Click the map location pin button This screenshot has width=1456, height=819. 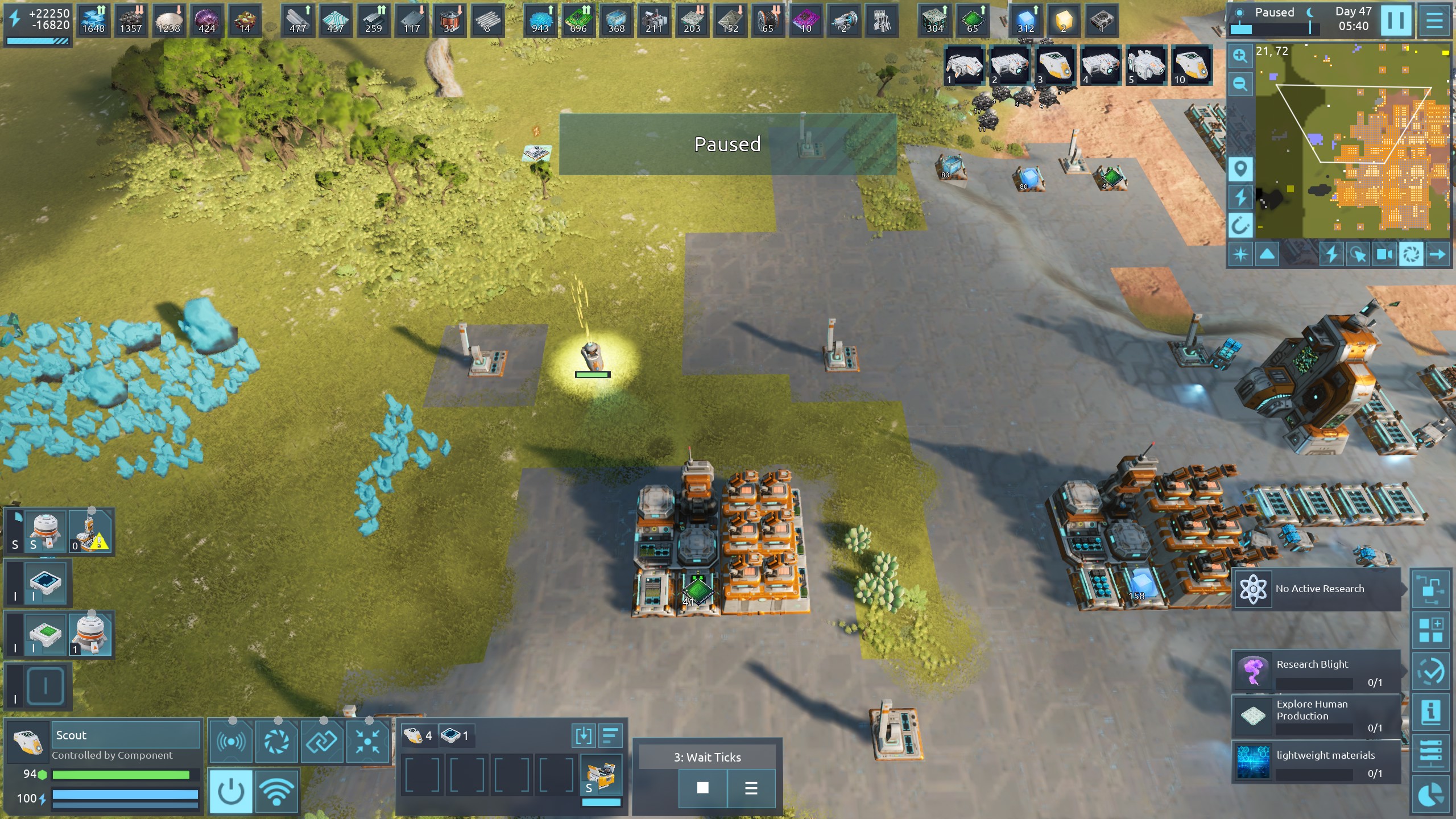1240,169
